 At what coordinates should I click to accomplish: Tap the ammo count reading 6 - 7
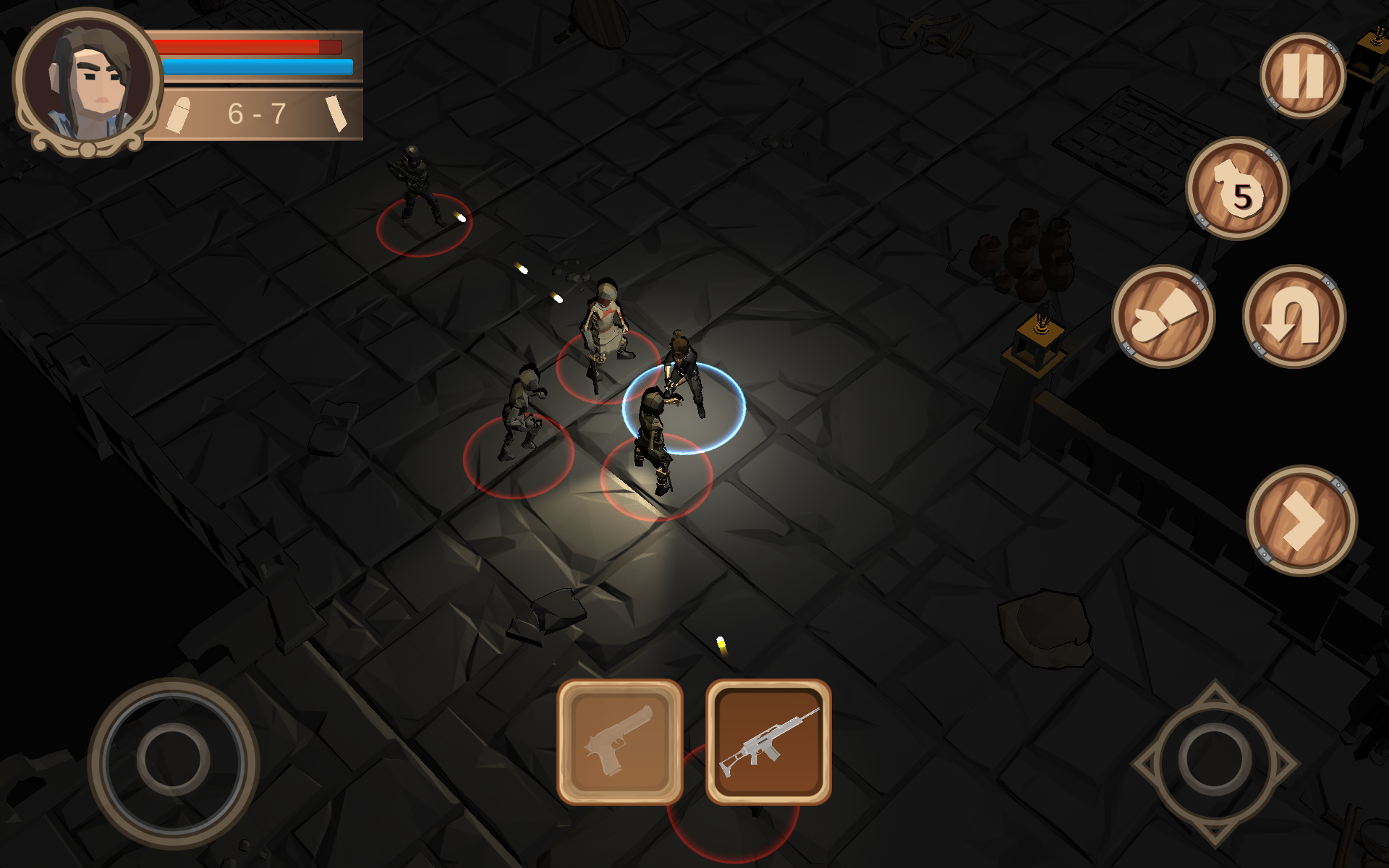coord(257,112)
